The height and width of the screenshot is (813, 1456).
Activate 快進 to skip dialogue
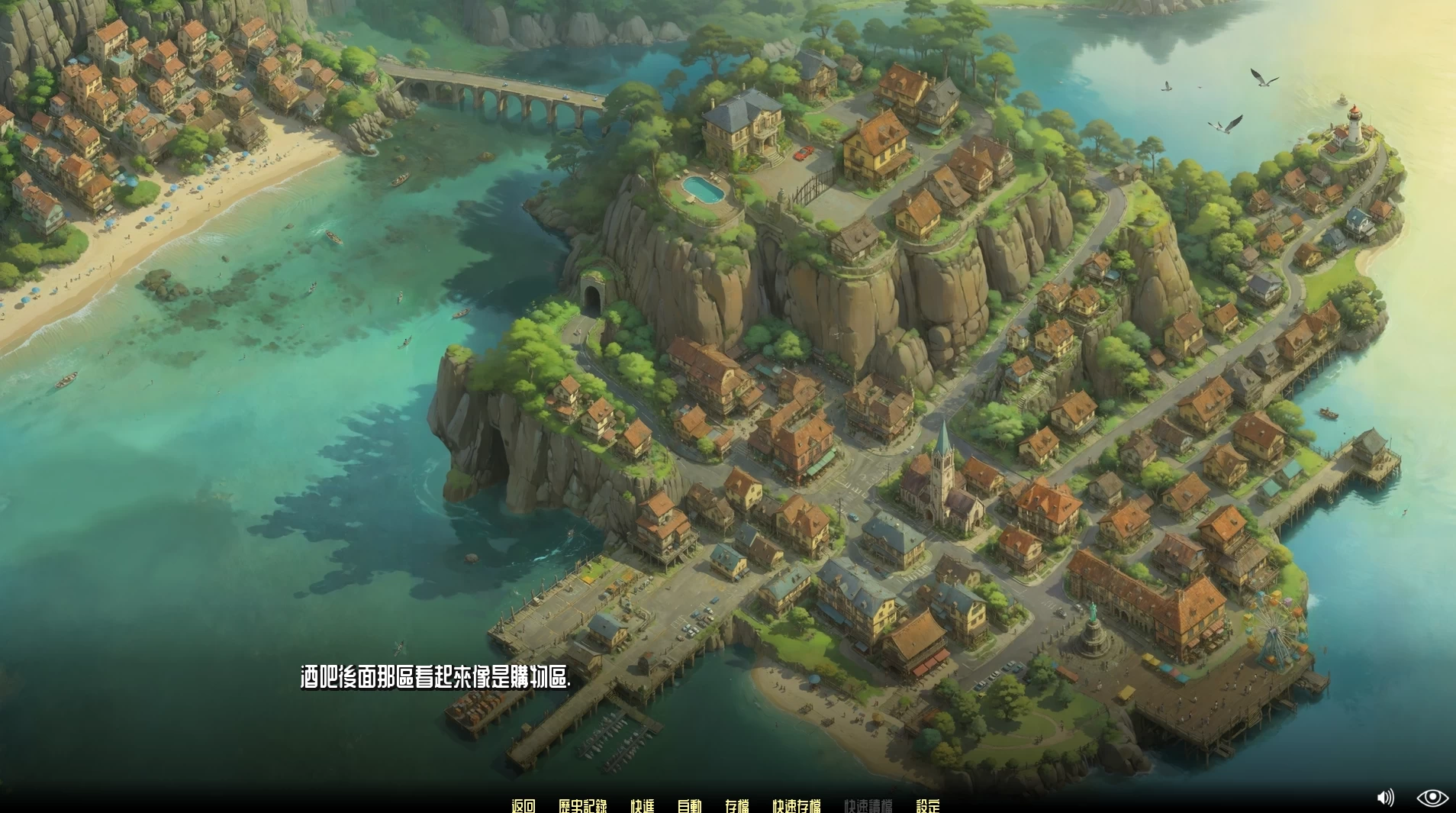tap(642, 805)
